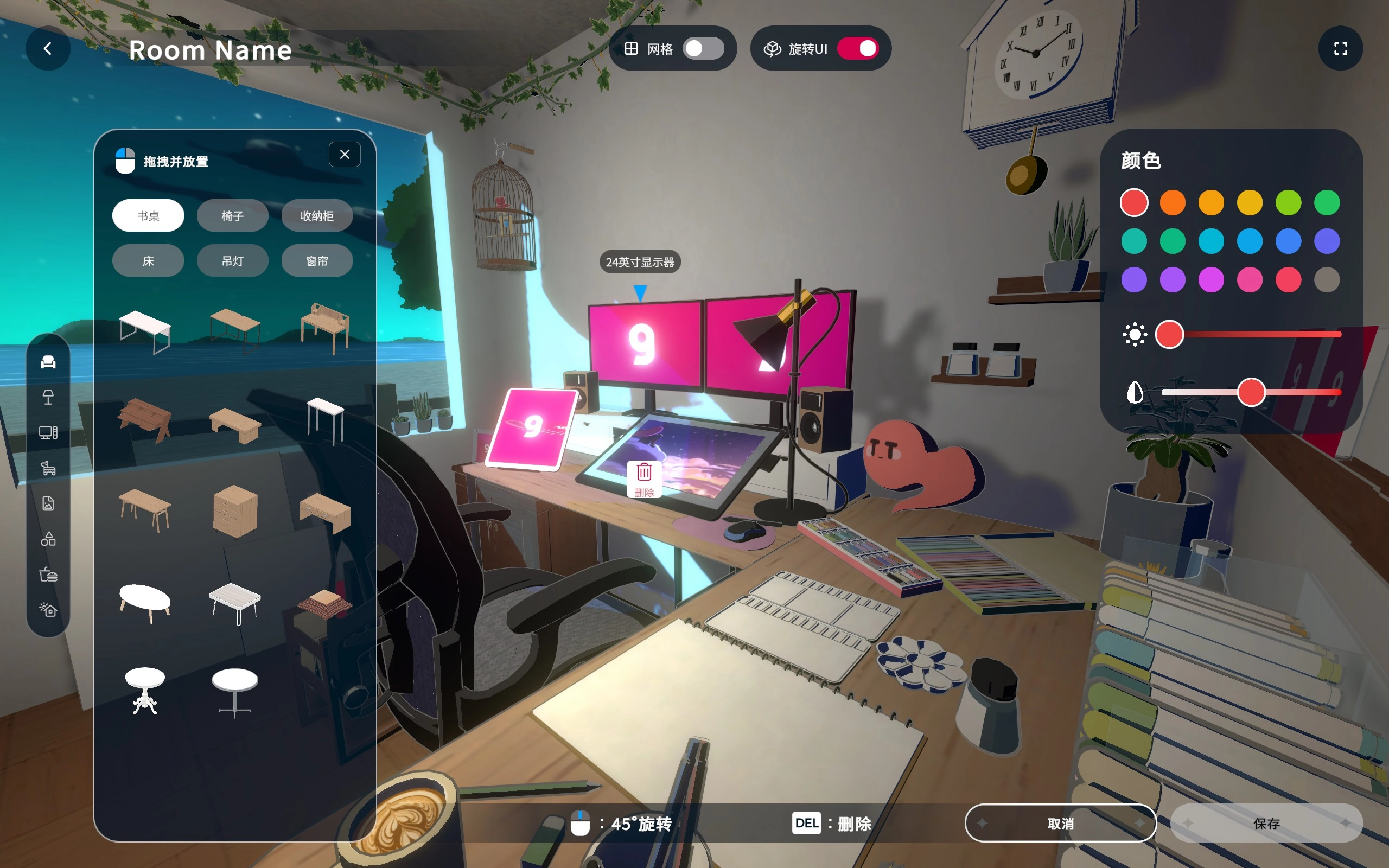Enter fullscreen with the corner icon
This screenshot has height=868, width=1389.
(x=1340, y=49)
